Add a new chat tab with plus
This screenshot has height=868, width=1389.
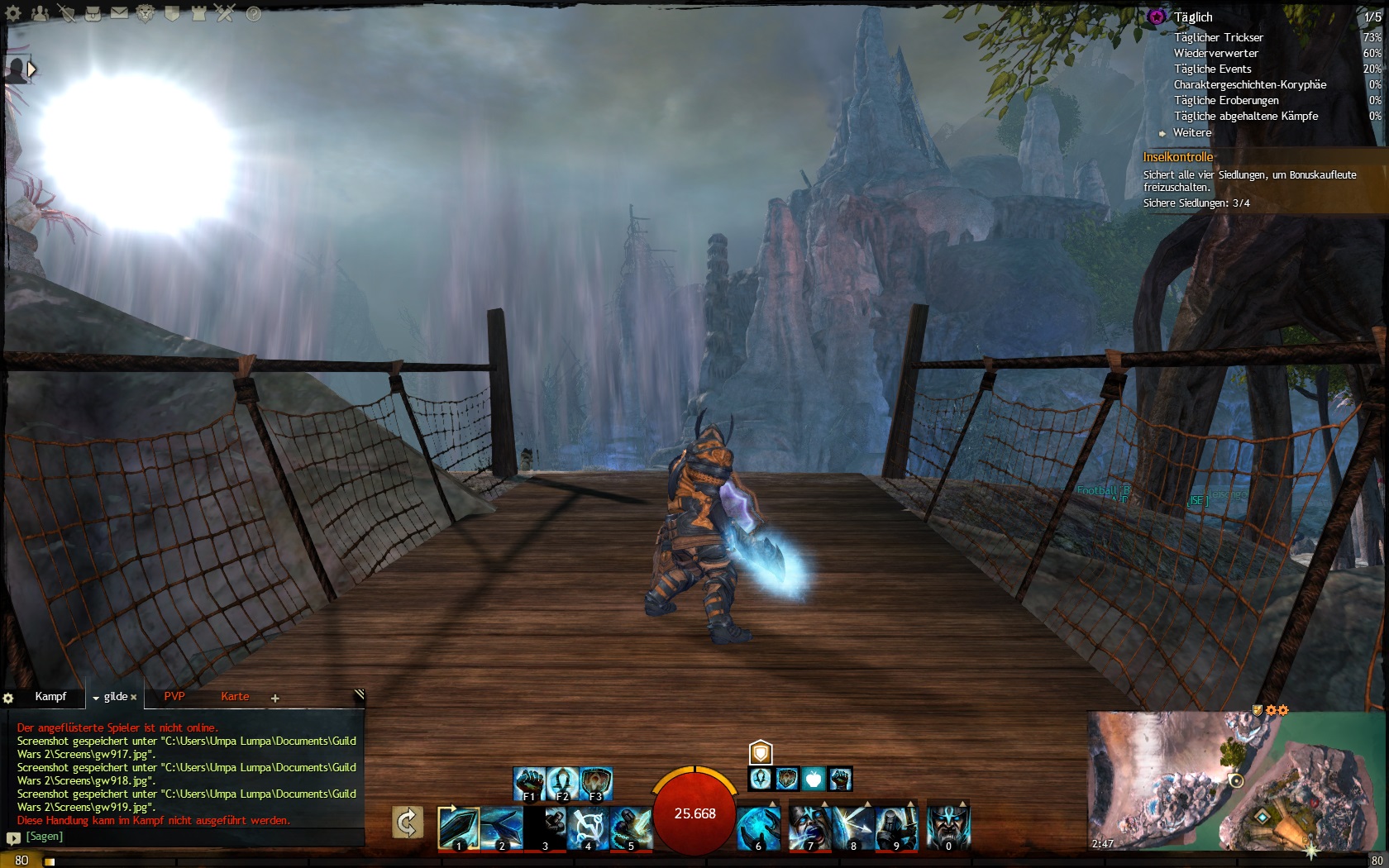[x=275, y=699]
